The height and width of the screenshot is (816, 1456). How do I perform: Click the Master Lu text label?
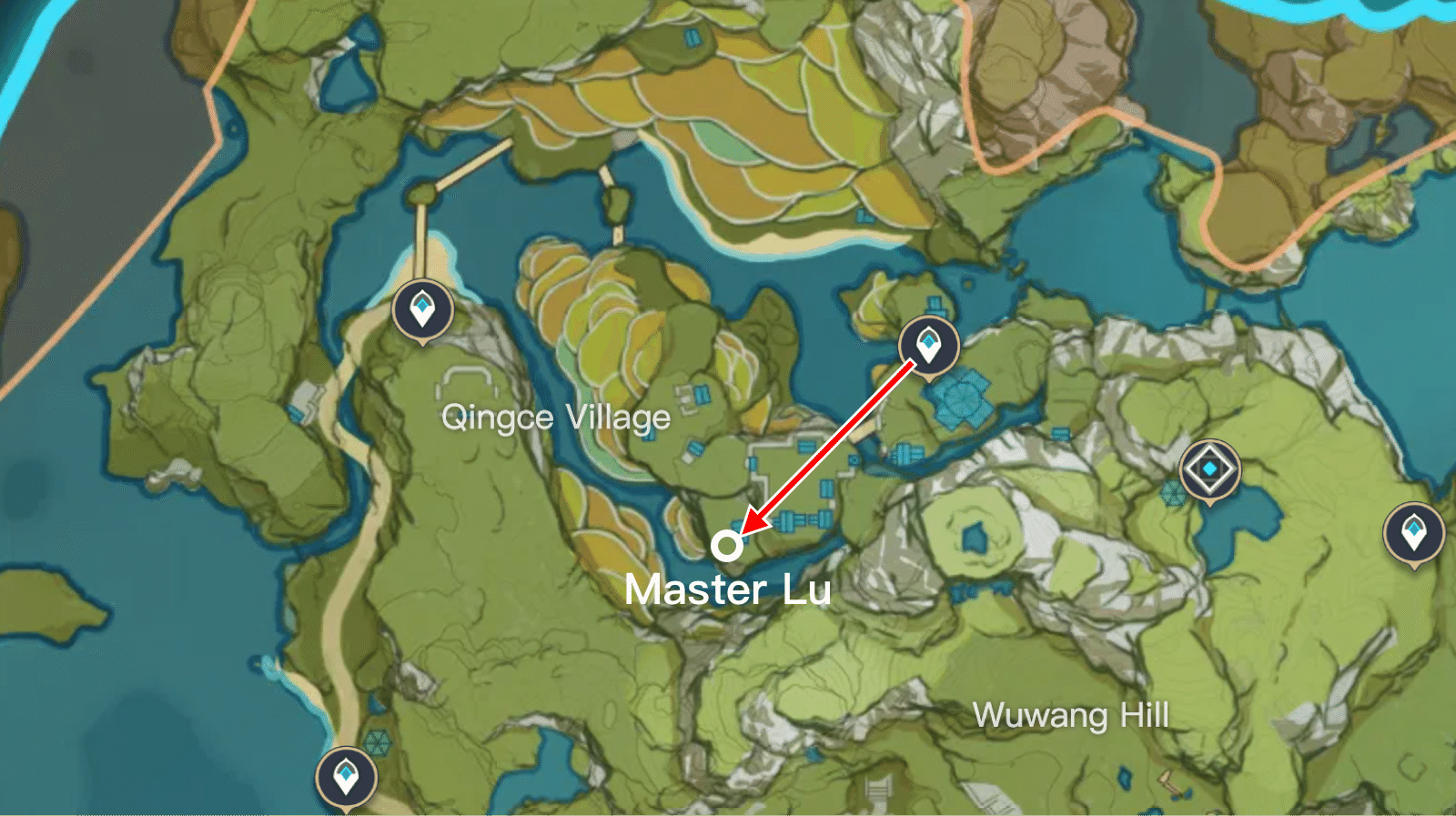coord(730,591)
